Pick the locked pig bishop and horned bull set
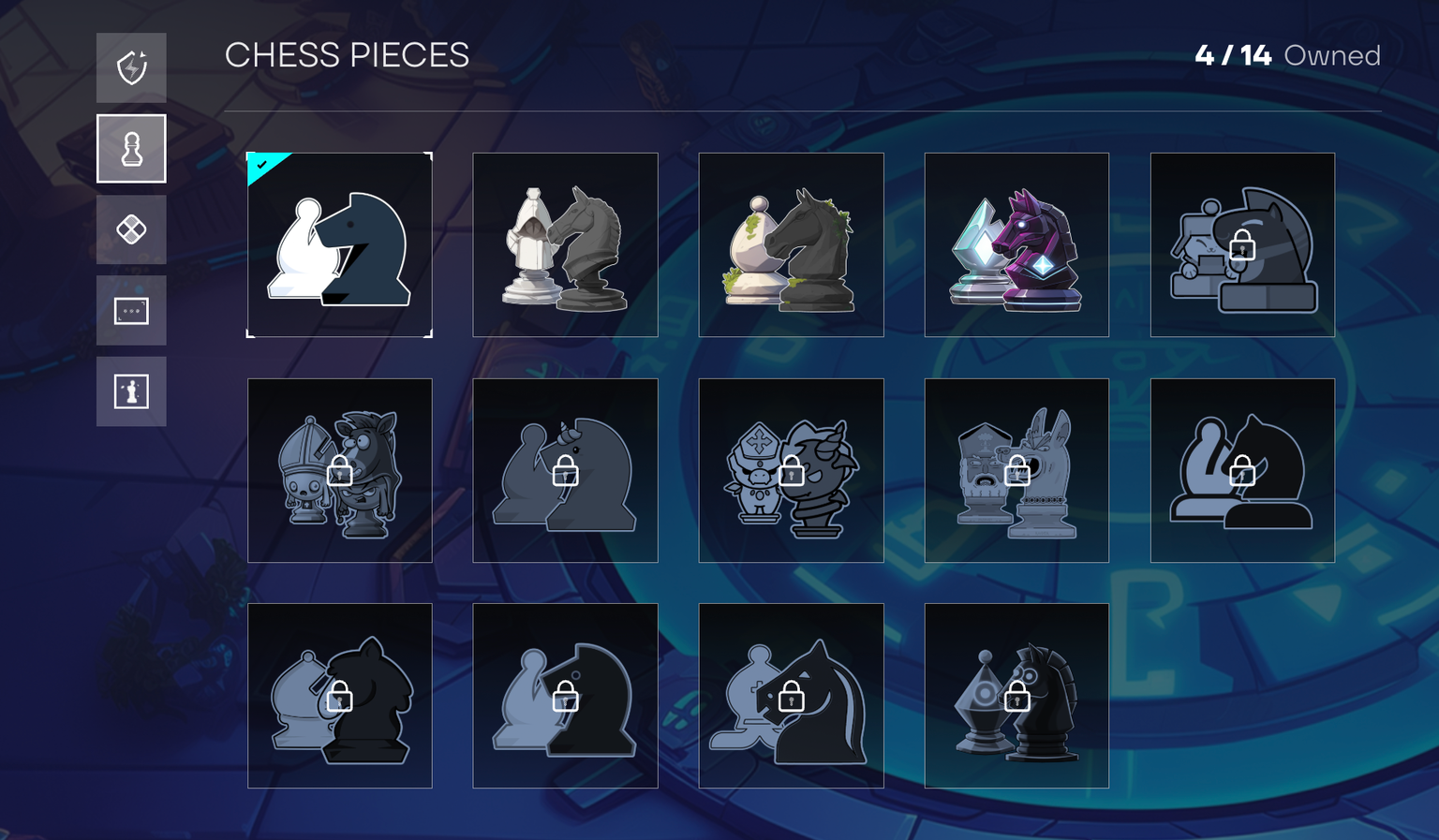1439x840 pixels. click(x=791, y=470)
